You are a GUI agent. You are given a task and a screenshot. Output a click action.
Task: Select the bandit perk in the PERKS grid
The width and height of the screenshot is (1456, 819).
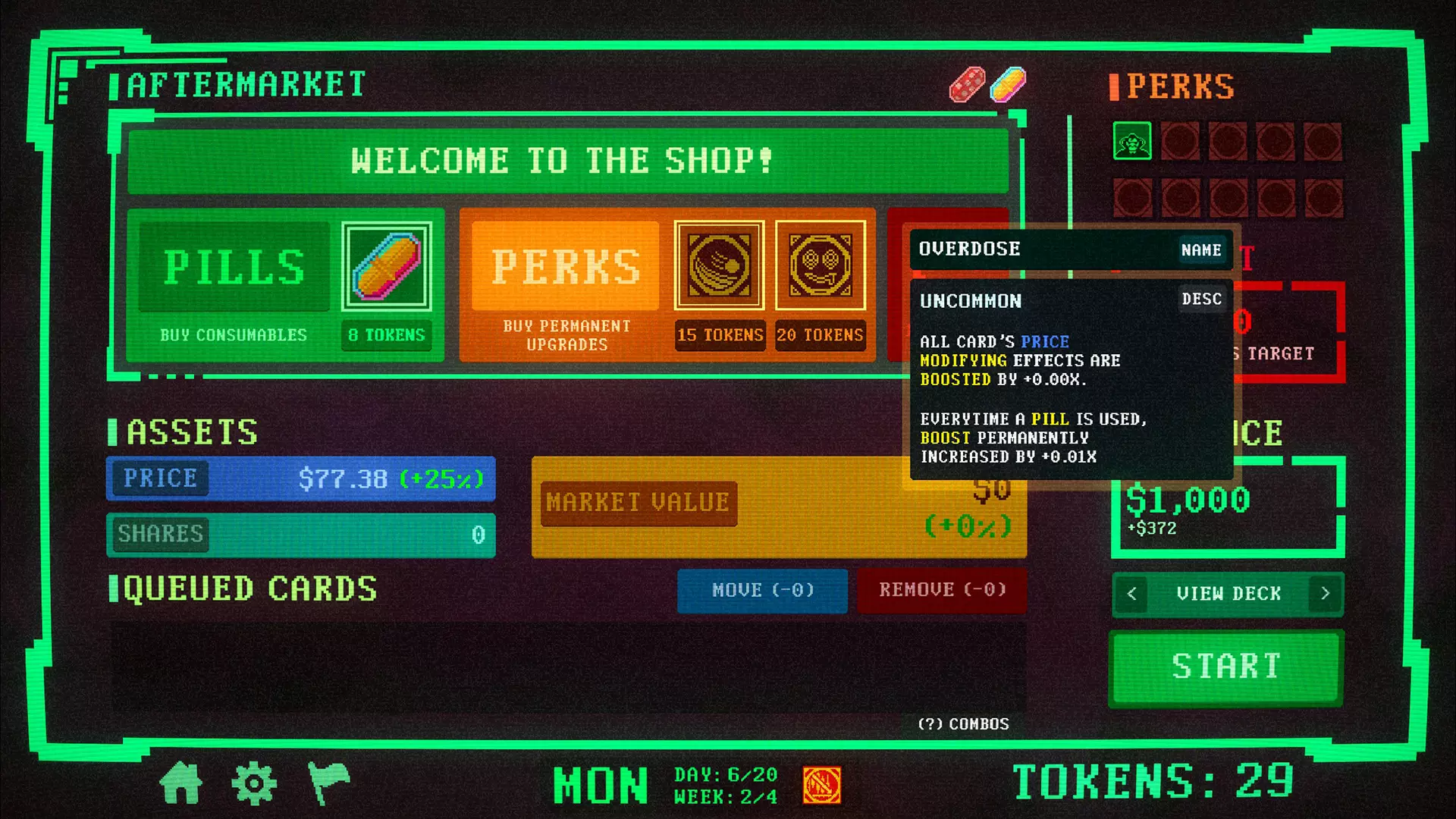tap(1131, 142)
